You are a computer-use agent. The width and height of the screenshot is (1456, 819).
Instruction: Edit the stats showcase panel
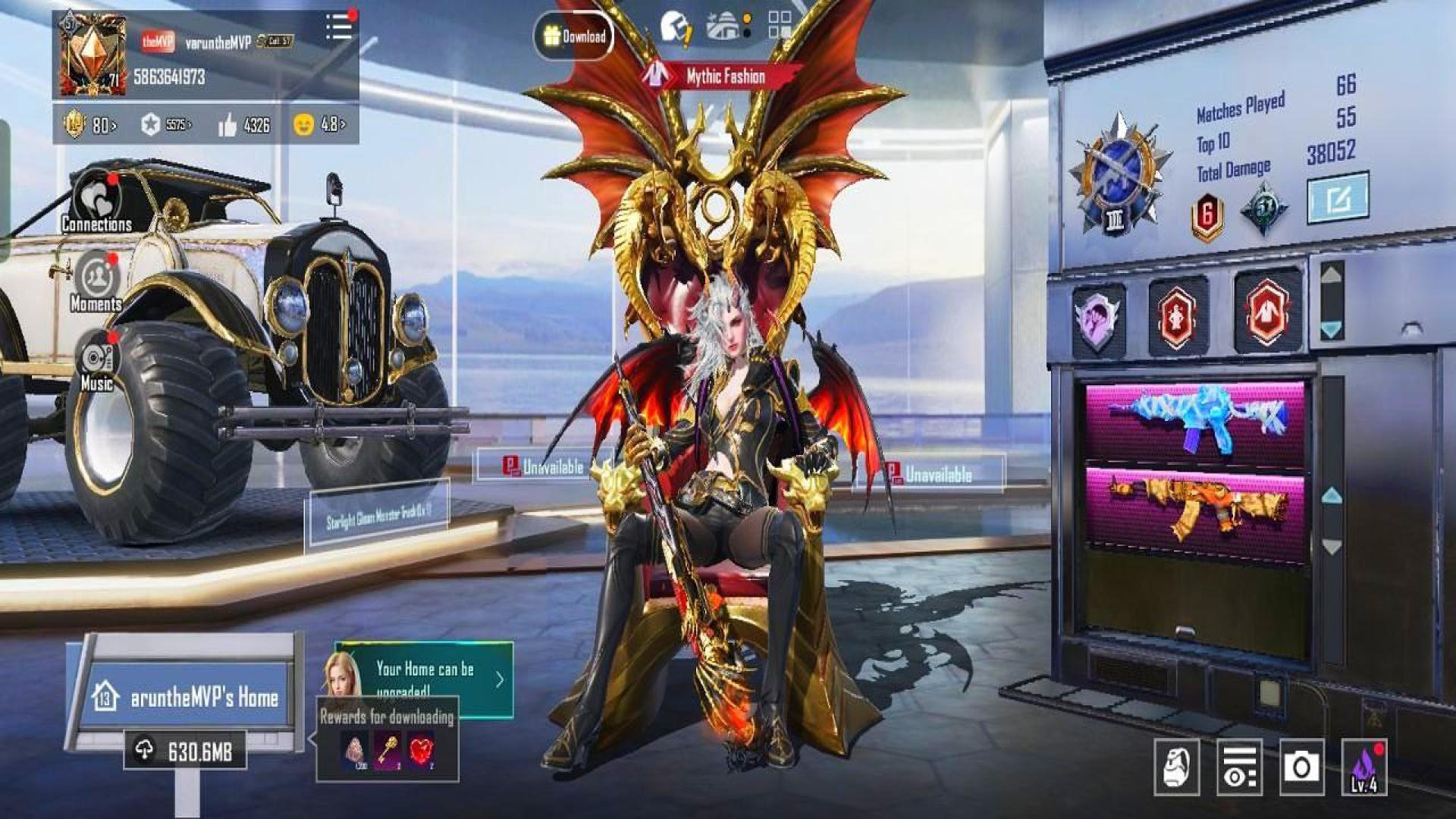[1337, 198]
